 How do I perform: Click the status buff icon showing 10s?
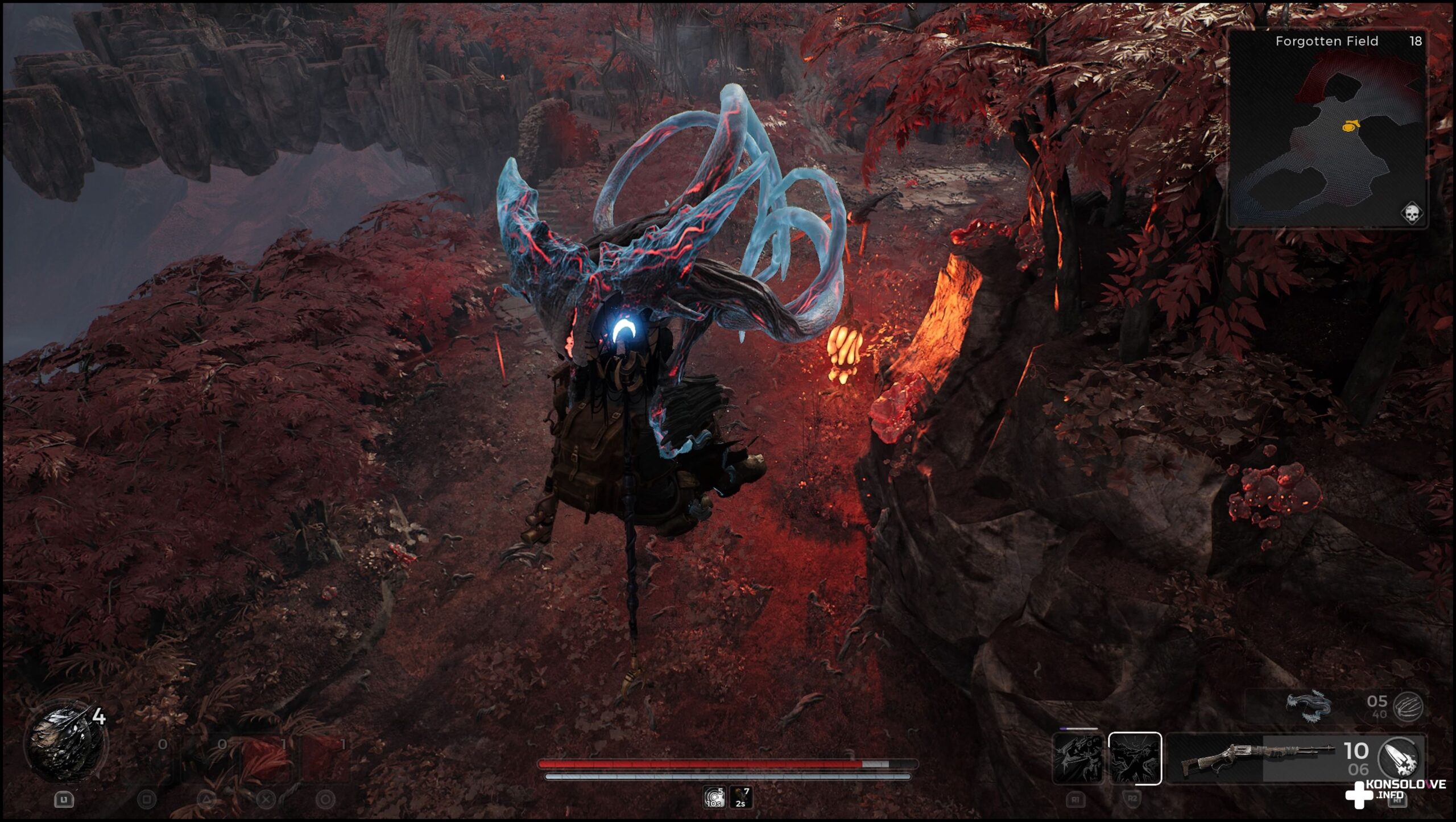(714, 798)
